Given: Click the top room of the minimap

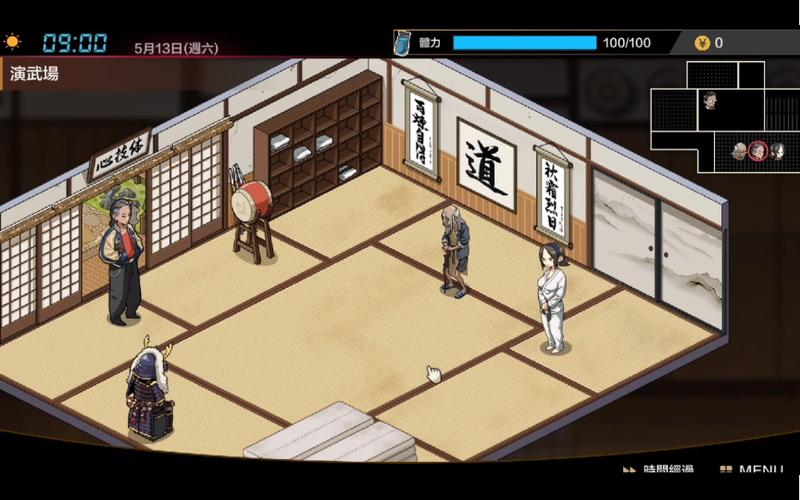Looking at the screenshot, I should pos(712,74).
